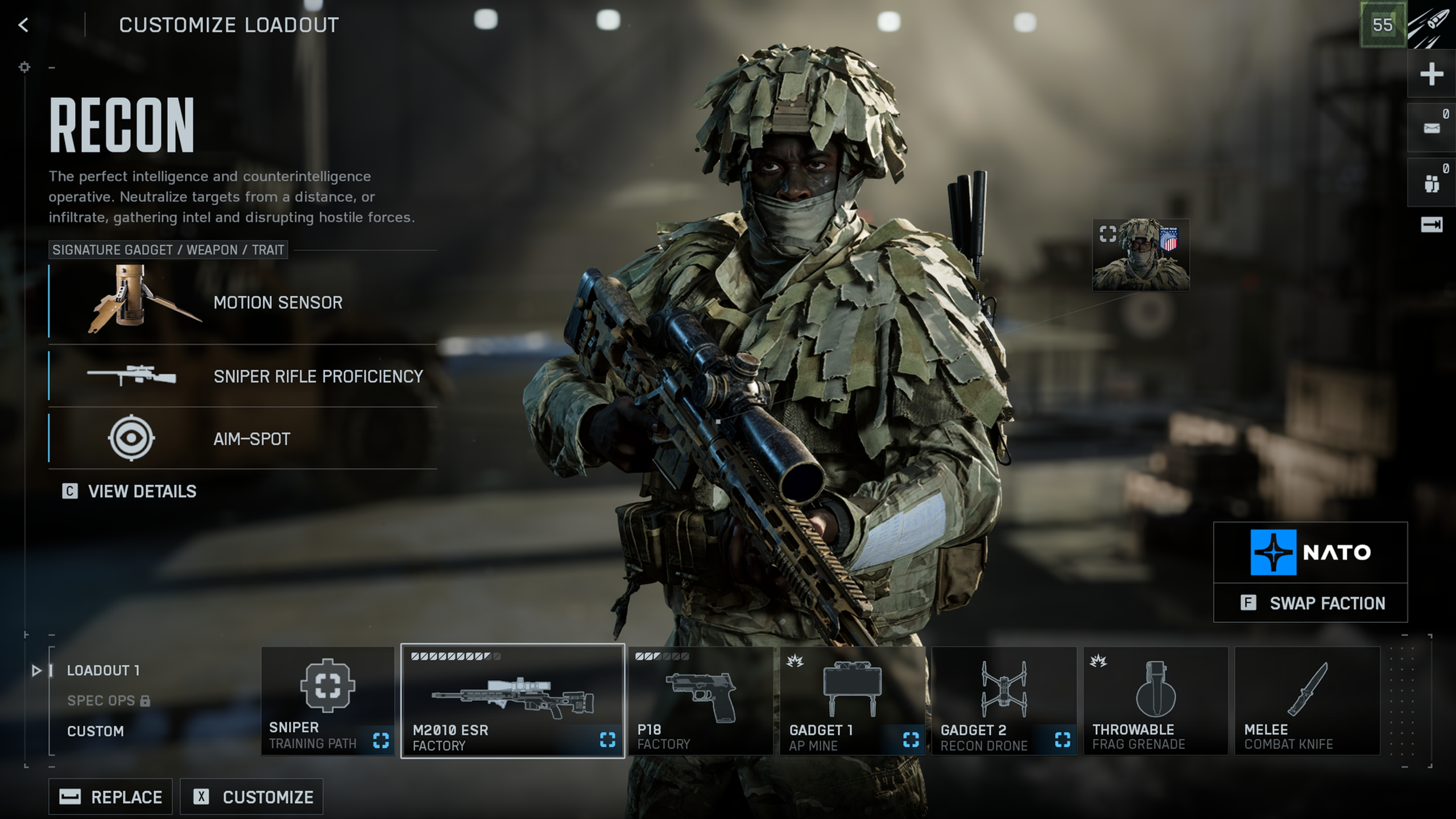Open the Frag Grenade throwable slot
The image size is (1456, 819).
click(1155, 702)
